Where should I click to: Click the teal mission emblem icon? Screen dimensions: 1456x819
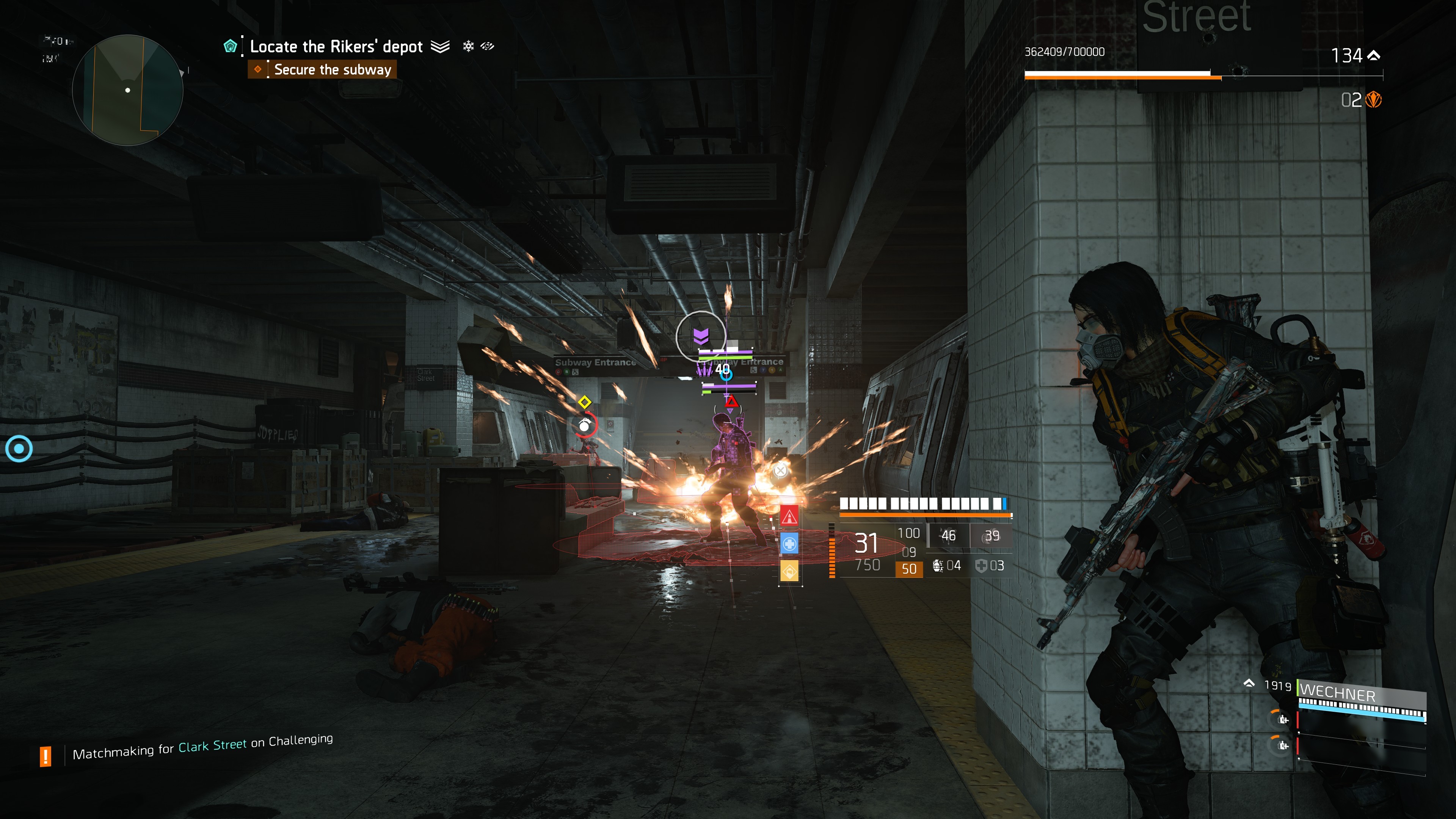tap(230, 46)
